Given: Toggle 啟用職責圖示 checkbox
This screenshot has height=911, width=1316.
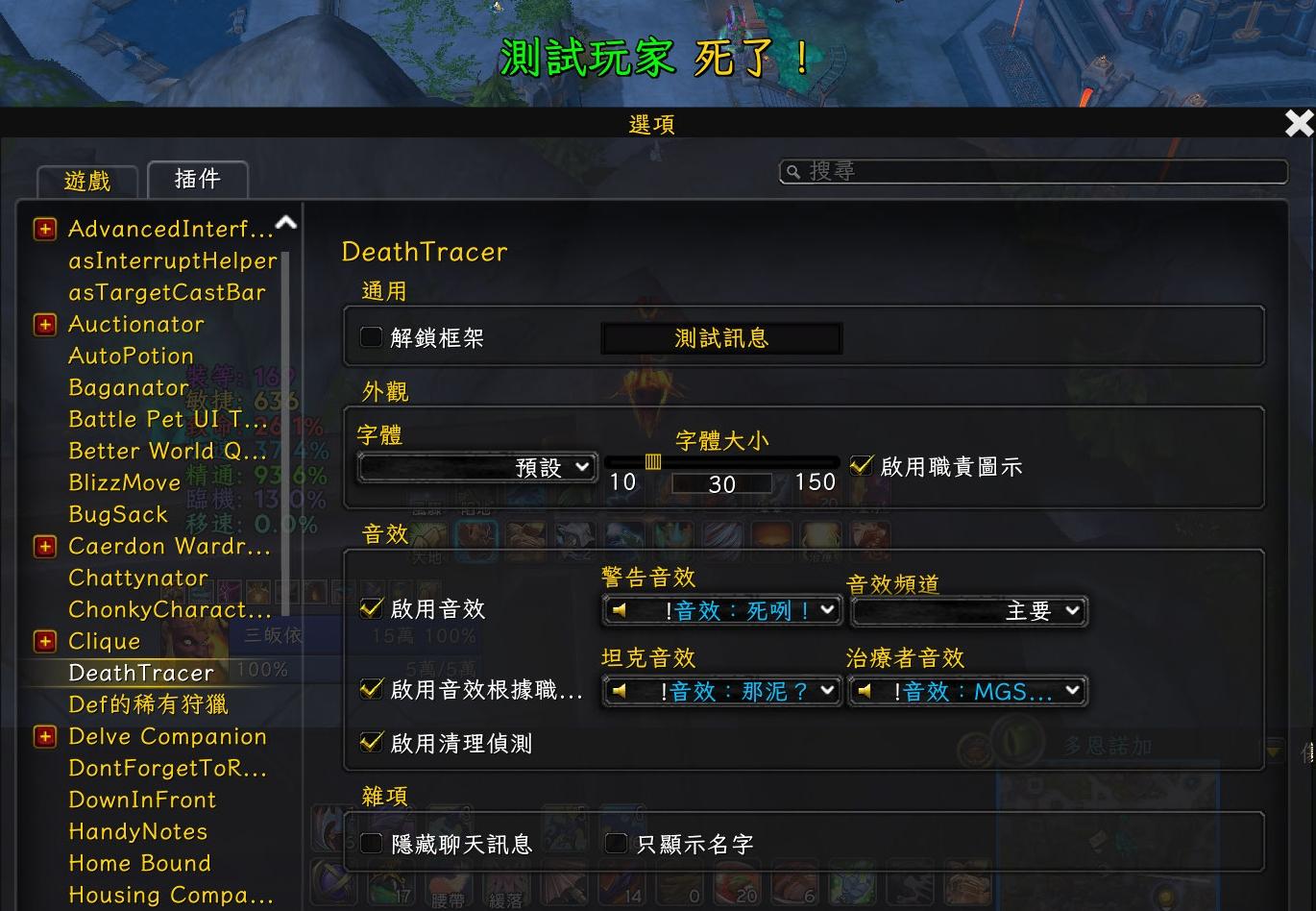Looking at the screenshot, I should click(x=862, y=466).
